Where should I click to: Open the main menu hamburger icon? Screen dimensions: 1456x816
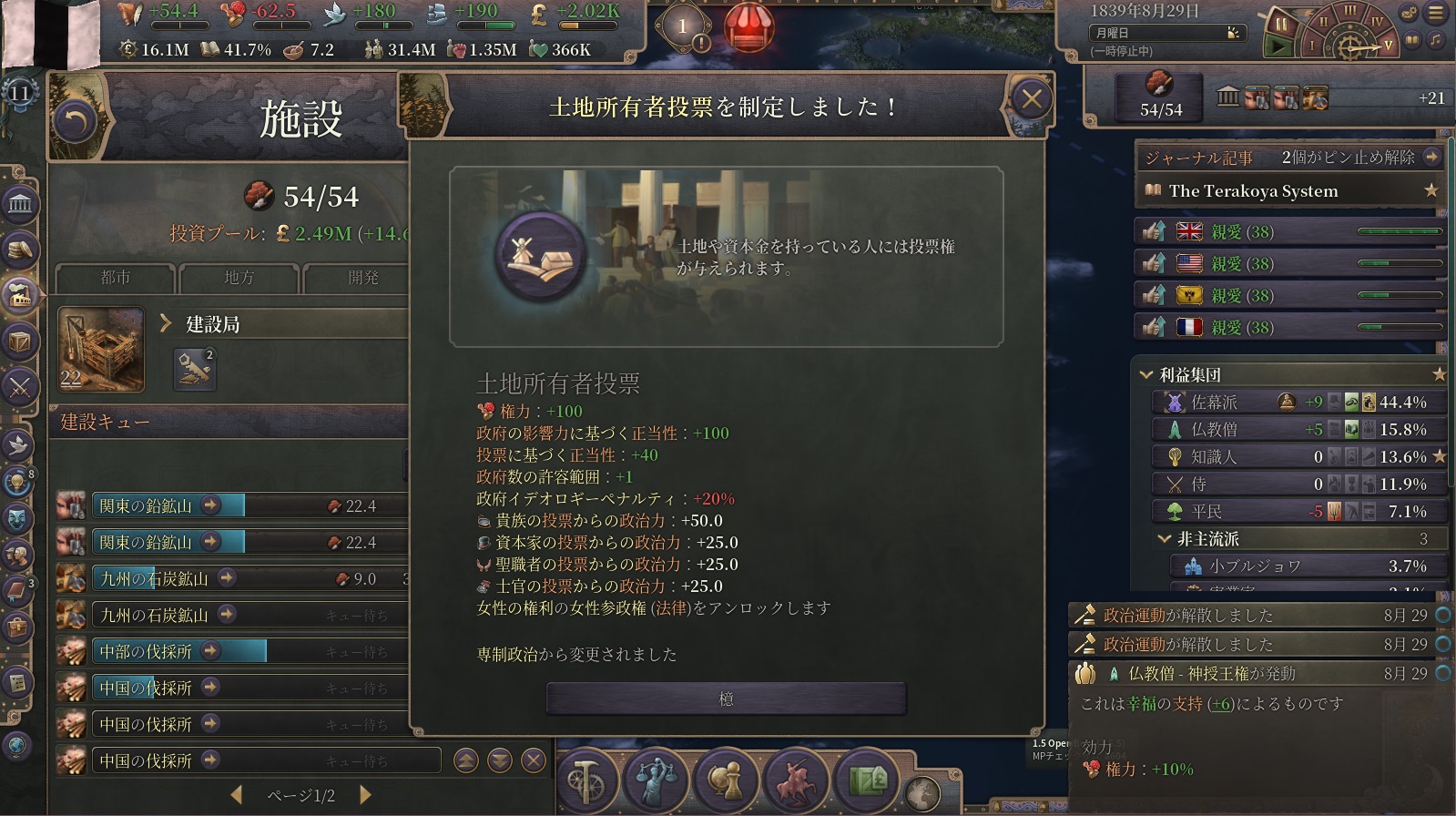(x=1436, y=13)
